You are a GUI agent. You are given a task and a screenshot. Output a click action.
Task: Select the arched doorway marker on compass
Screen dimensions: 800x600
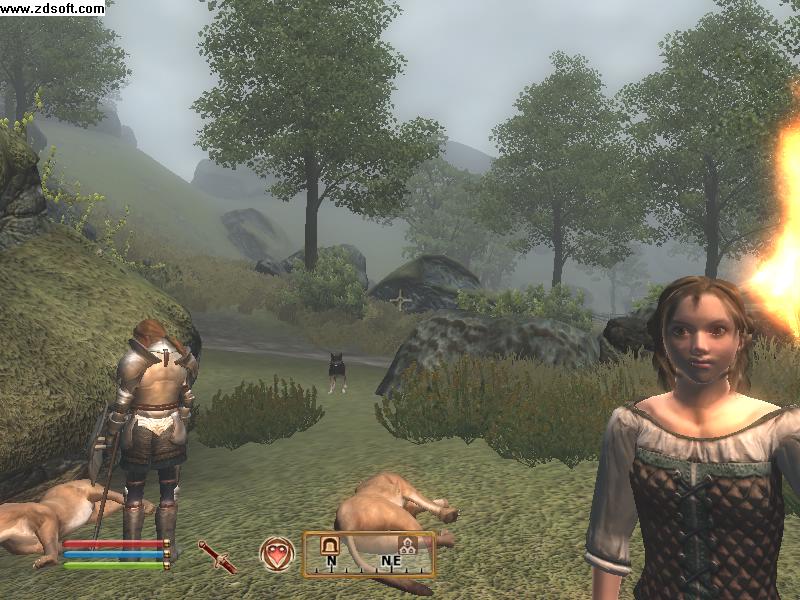coord(329,545)
